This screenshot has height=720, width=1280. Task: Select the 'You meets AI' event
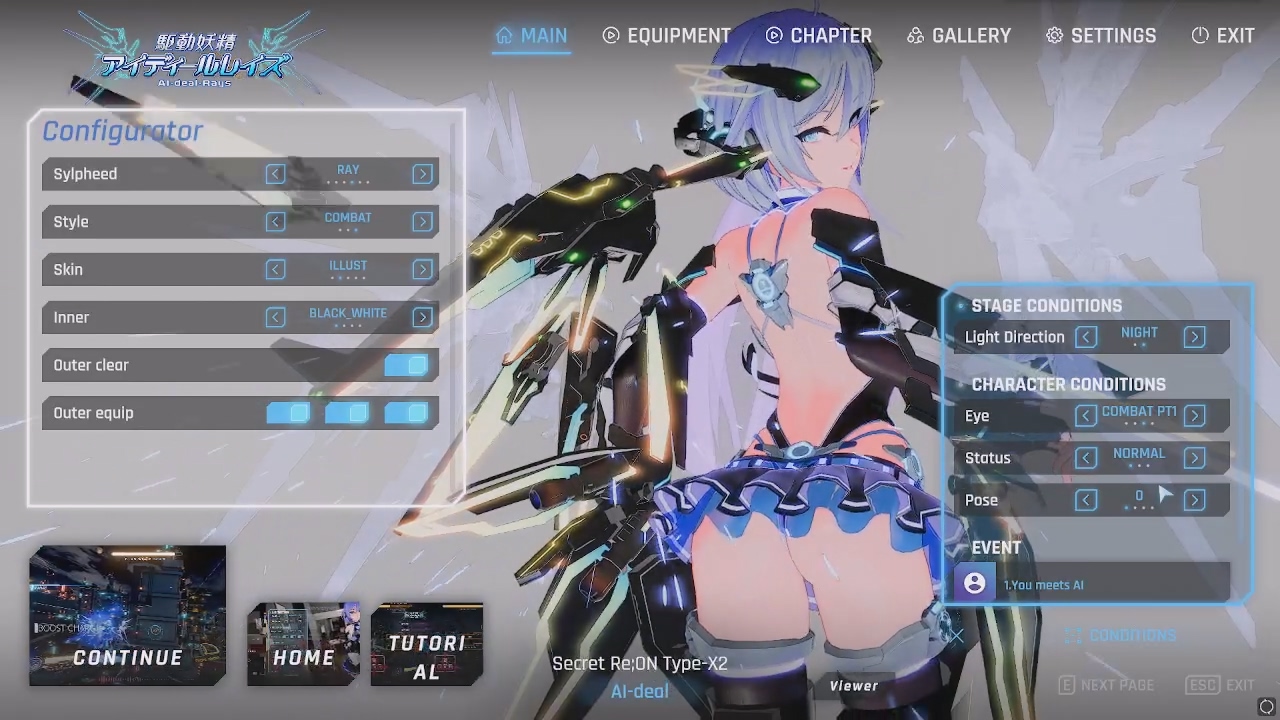coord(1092,584)
